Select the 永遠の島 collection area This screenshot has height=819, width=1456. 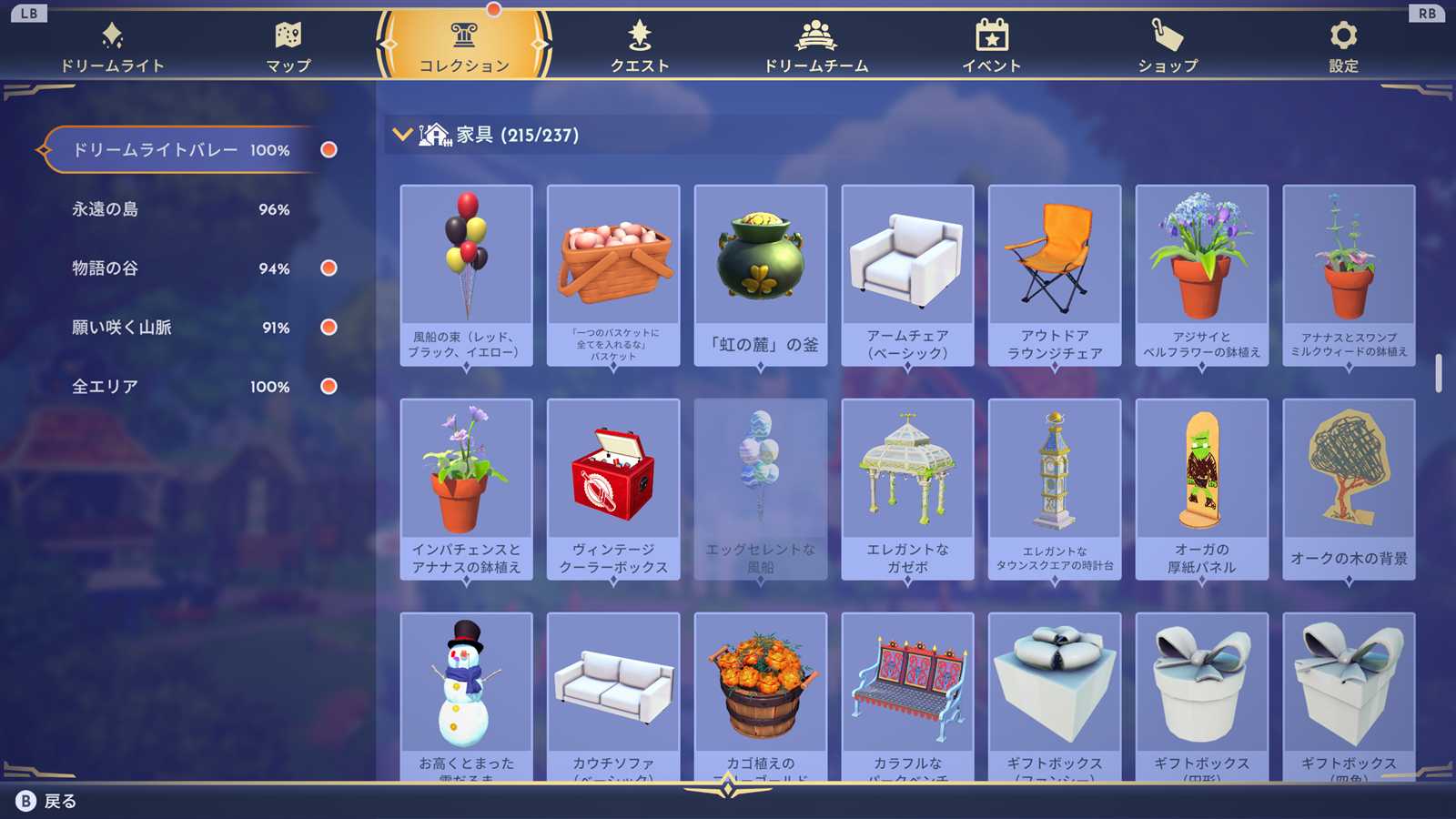[180, 209]
